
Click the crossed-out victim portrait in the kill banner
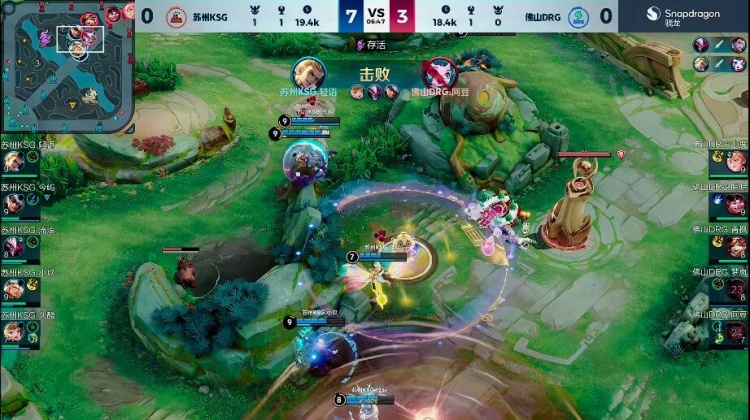tap(438, 72)
